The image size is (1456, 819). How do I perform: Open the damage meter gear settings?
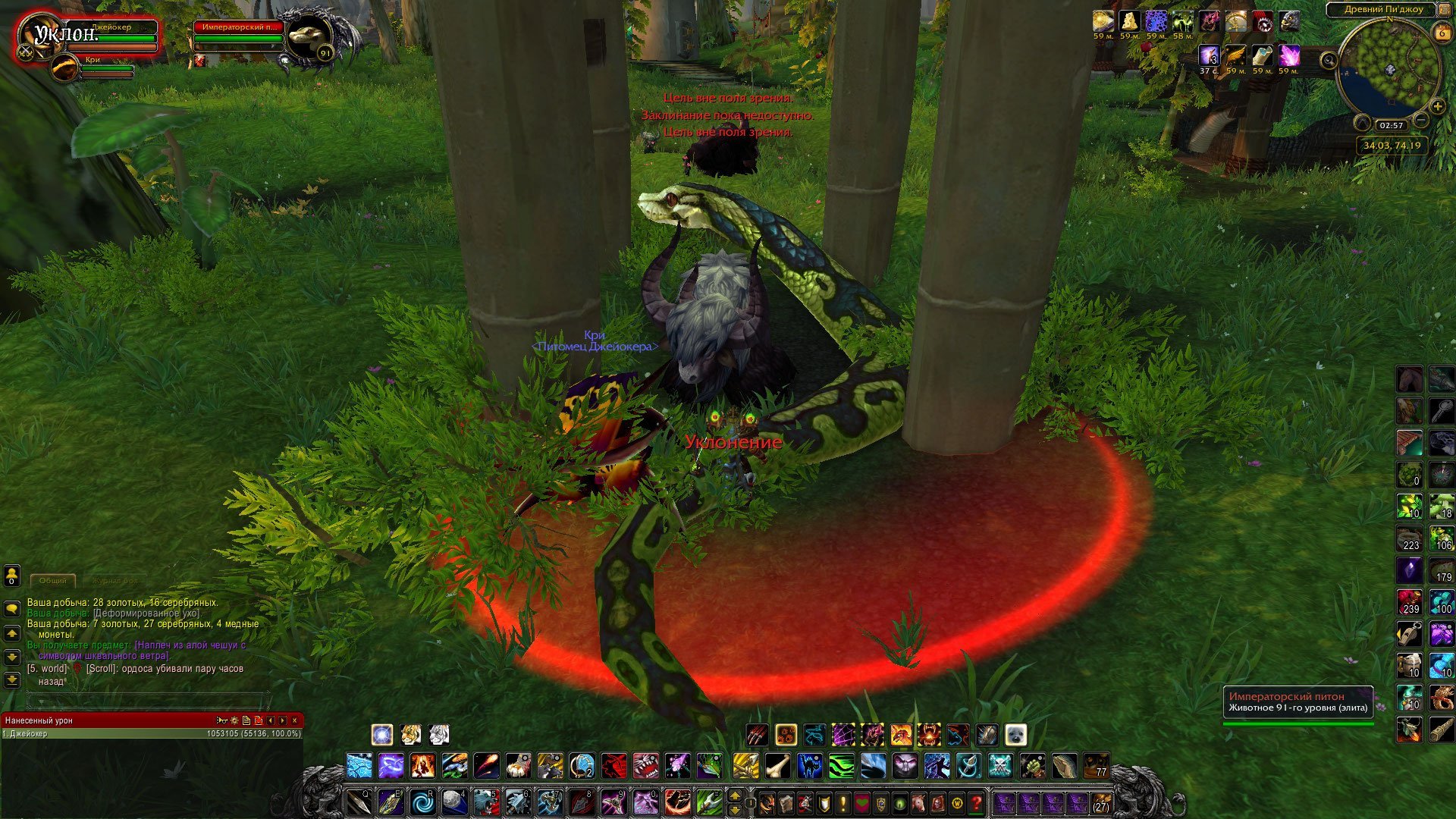[234, 720]
